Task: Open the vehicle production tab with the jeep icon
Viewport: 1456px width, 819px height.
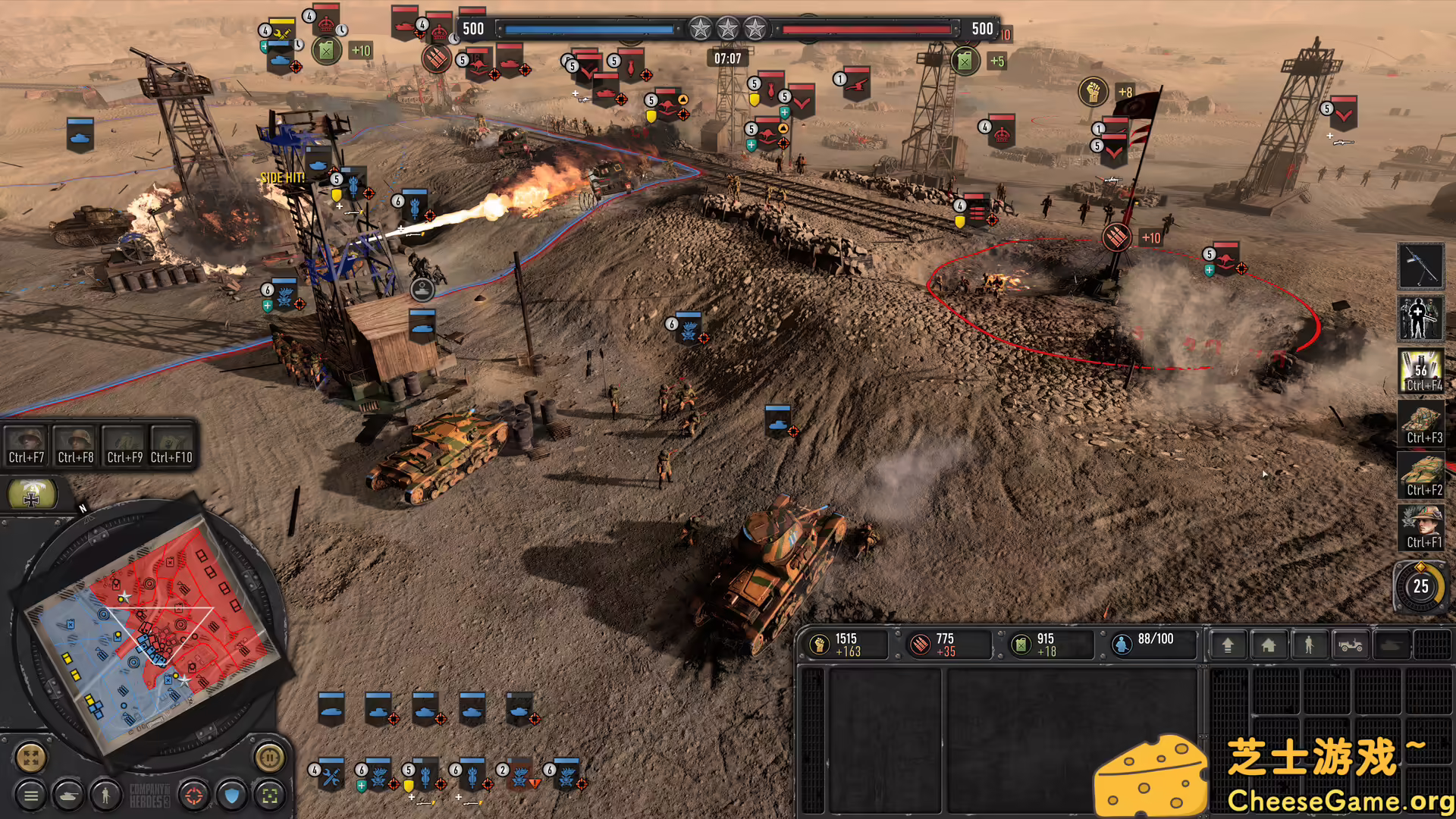Action: (x=1351, y=645)
